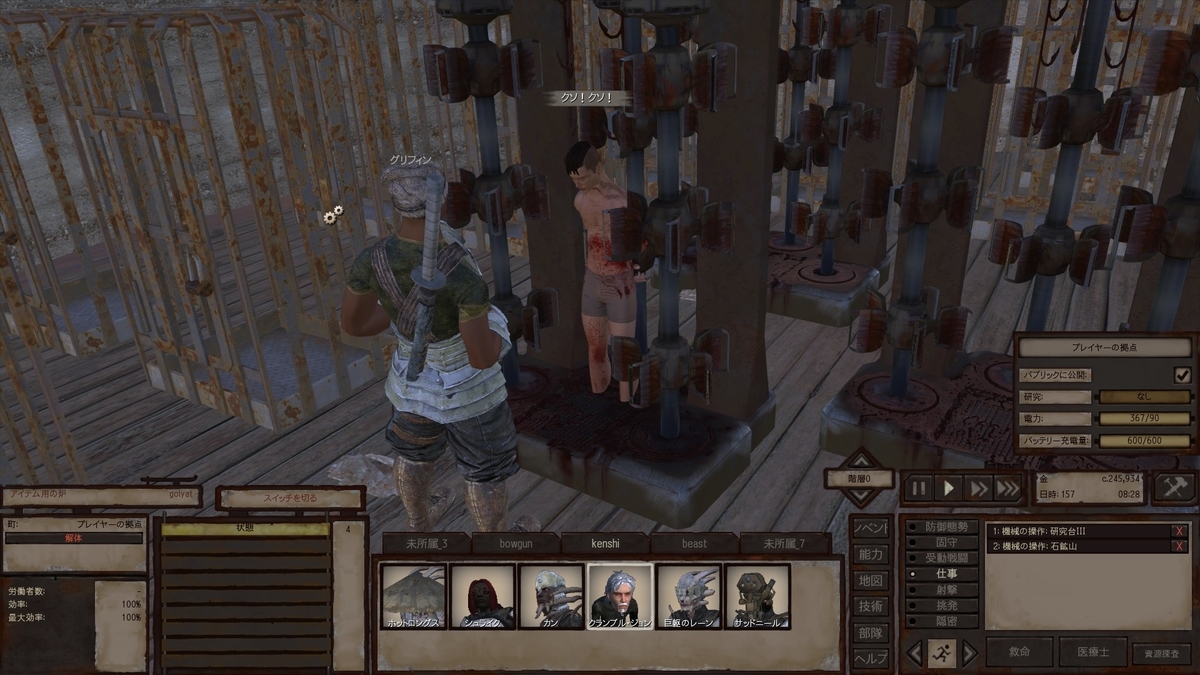
Task: Open the build mode hammer icon
Action: (x=1174, y=487)
